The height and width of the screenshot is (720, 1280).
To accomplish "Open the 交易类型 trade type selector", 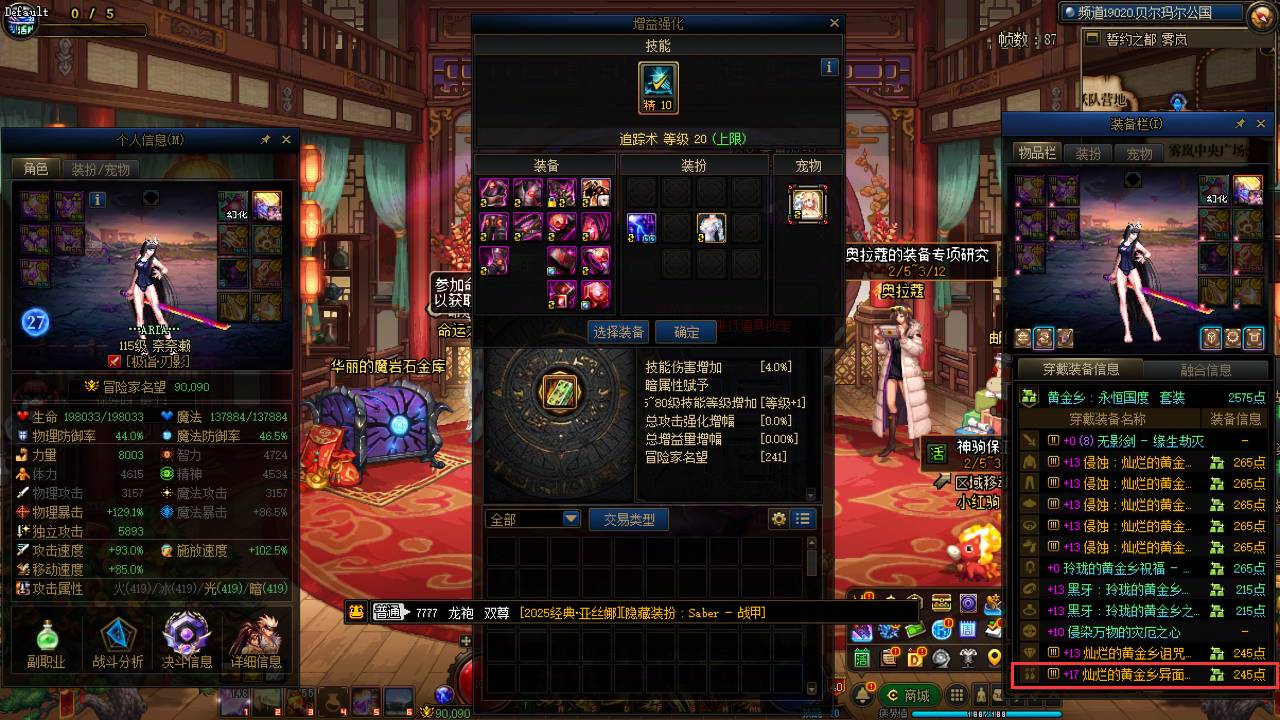I will [628, 519].
